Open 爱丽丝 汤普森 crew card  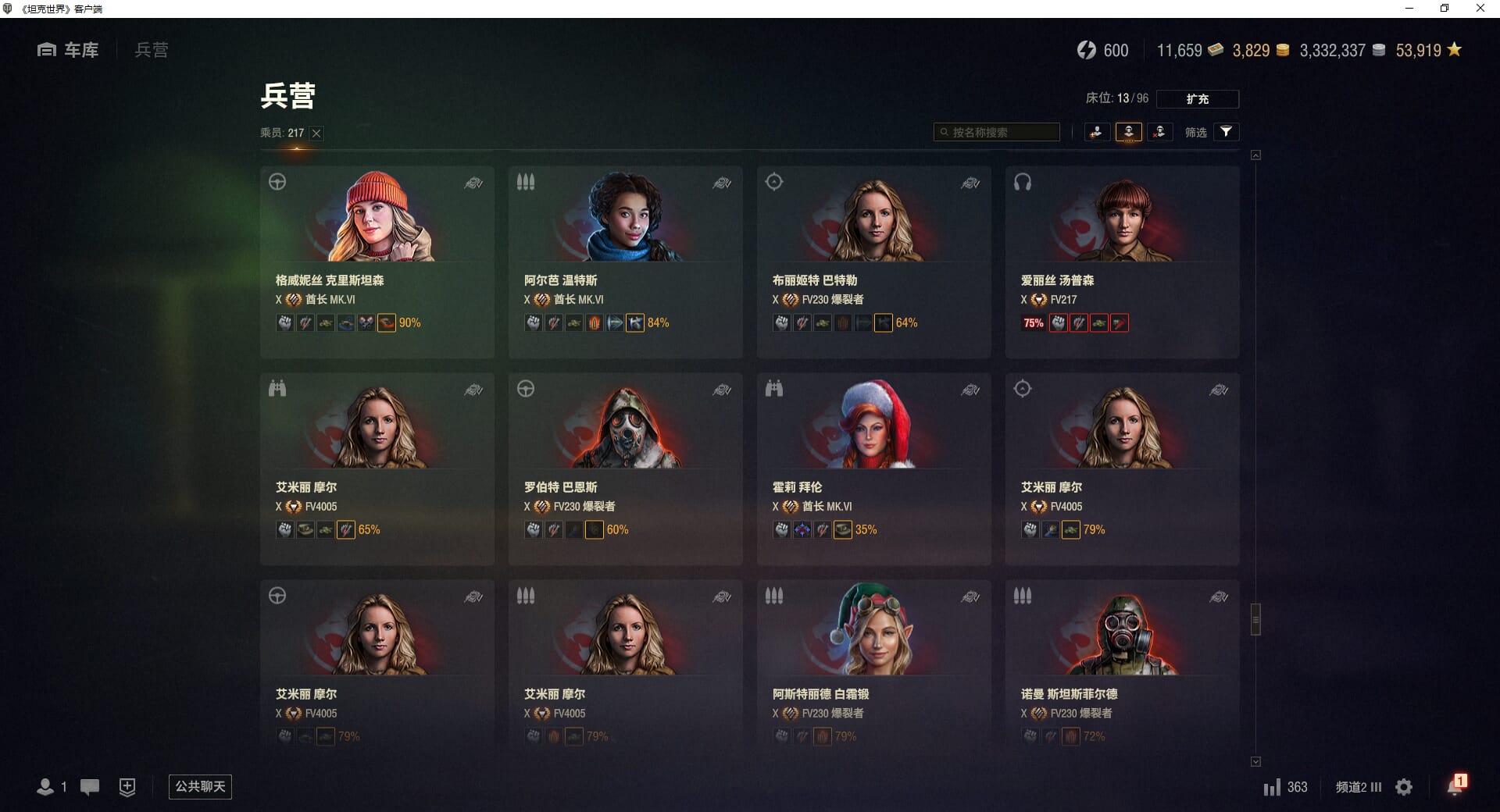[x=1122, y=262]
